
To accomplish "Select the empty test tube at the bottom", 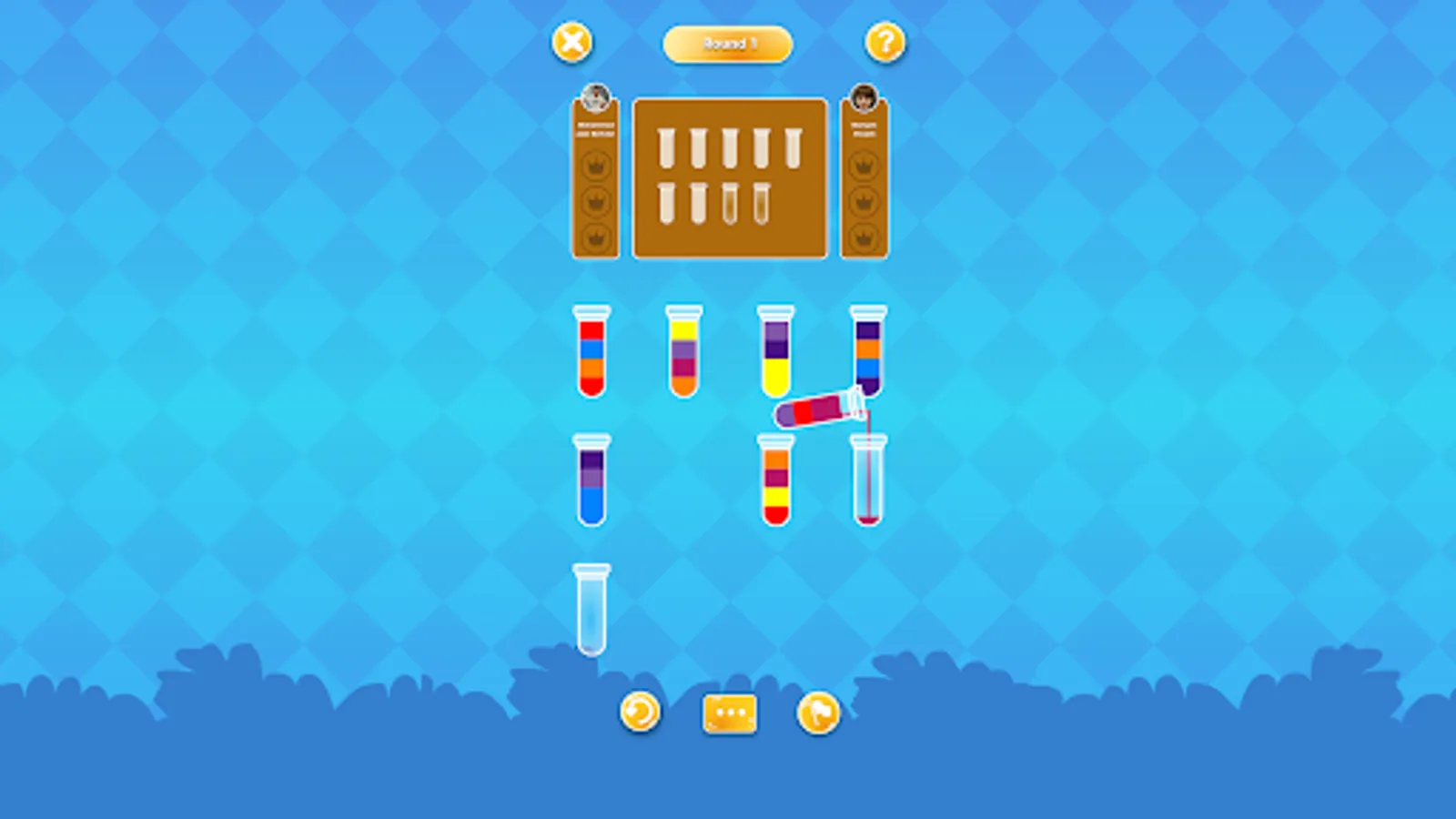I will [591, 610].
